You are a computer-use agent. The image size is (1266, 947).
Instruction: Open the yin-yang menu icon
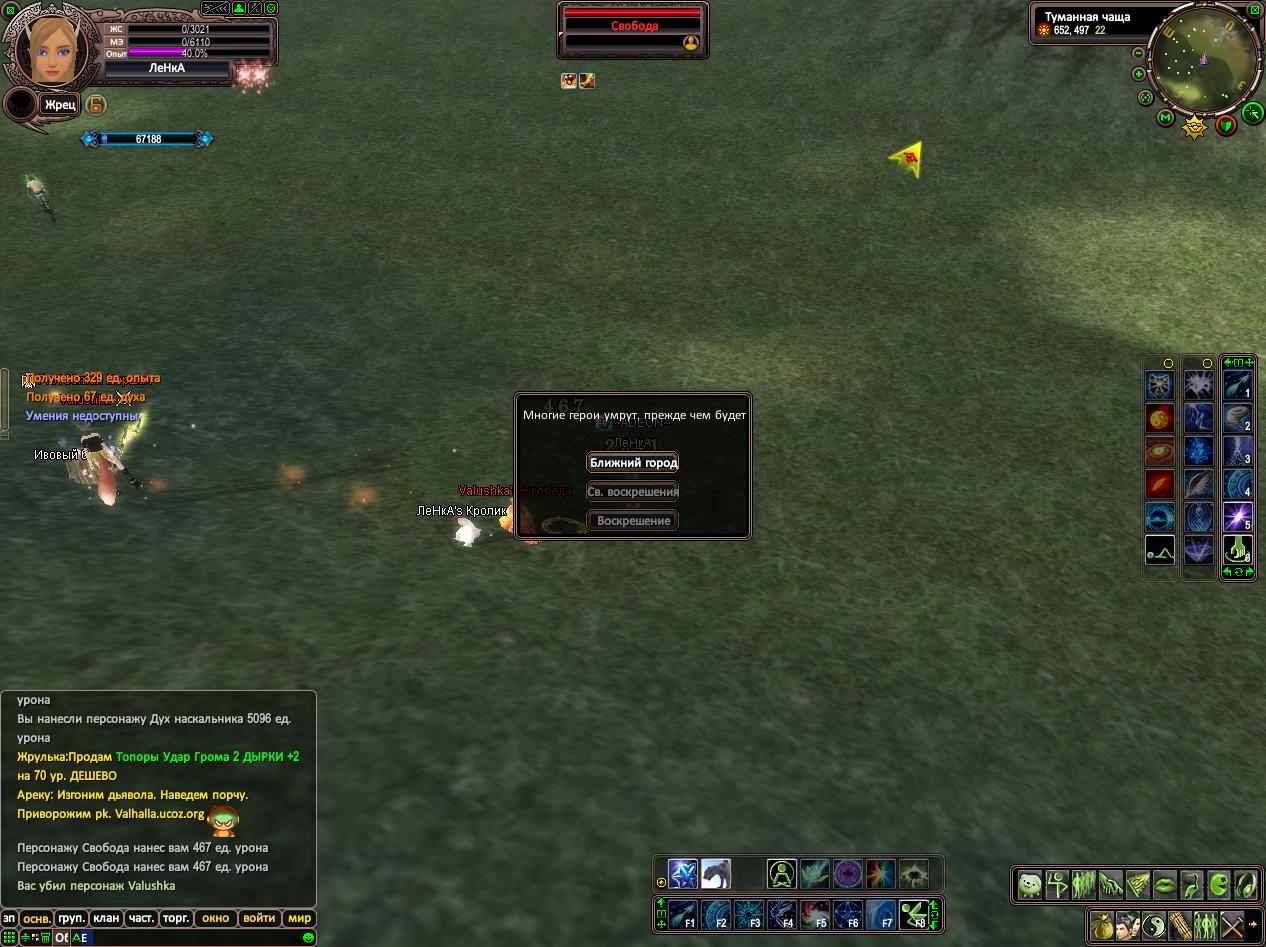[x=1154, y=926]
